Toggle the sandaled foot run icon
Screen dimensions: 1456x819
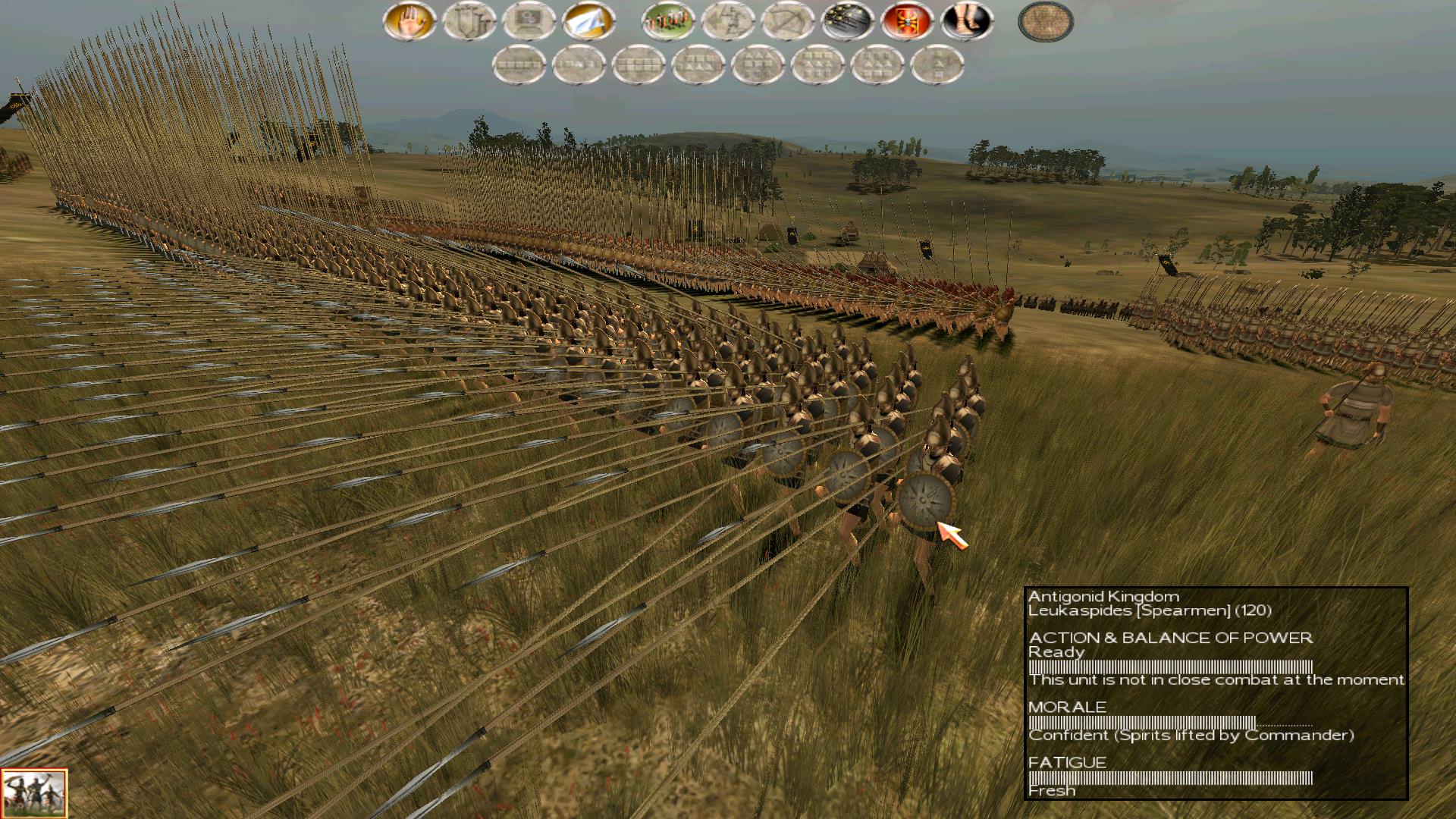pyautogui.click(x=967, y=21)
